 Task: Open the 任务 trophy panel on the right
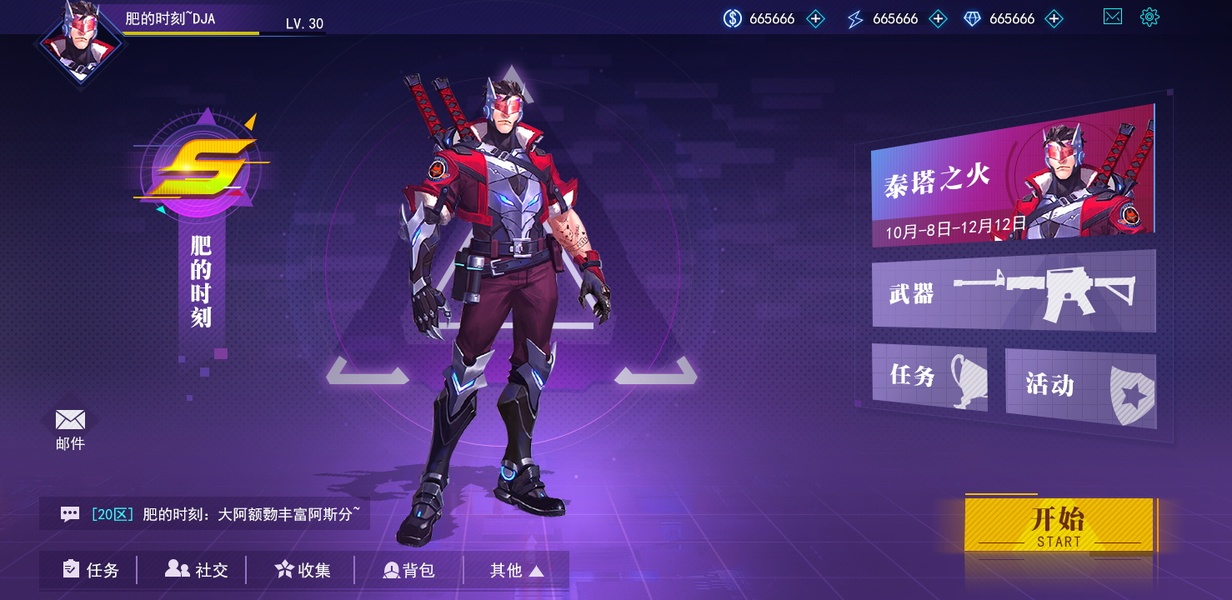[x=929, y=376]
